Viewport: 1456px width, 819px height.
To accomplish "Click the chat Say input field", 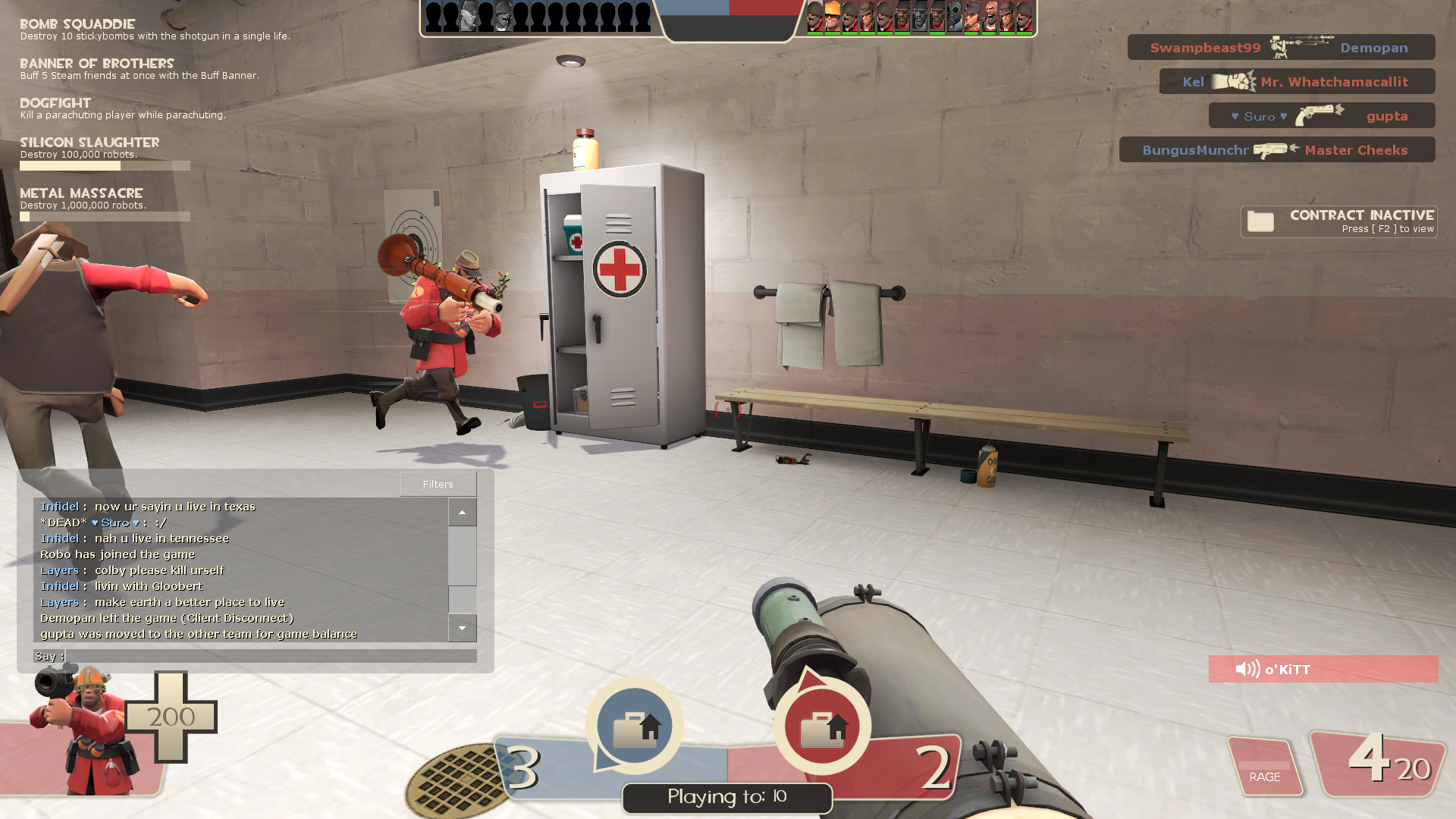I will pyautogui.click(x=271, y=656).
